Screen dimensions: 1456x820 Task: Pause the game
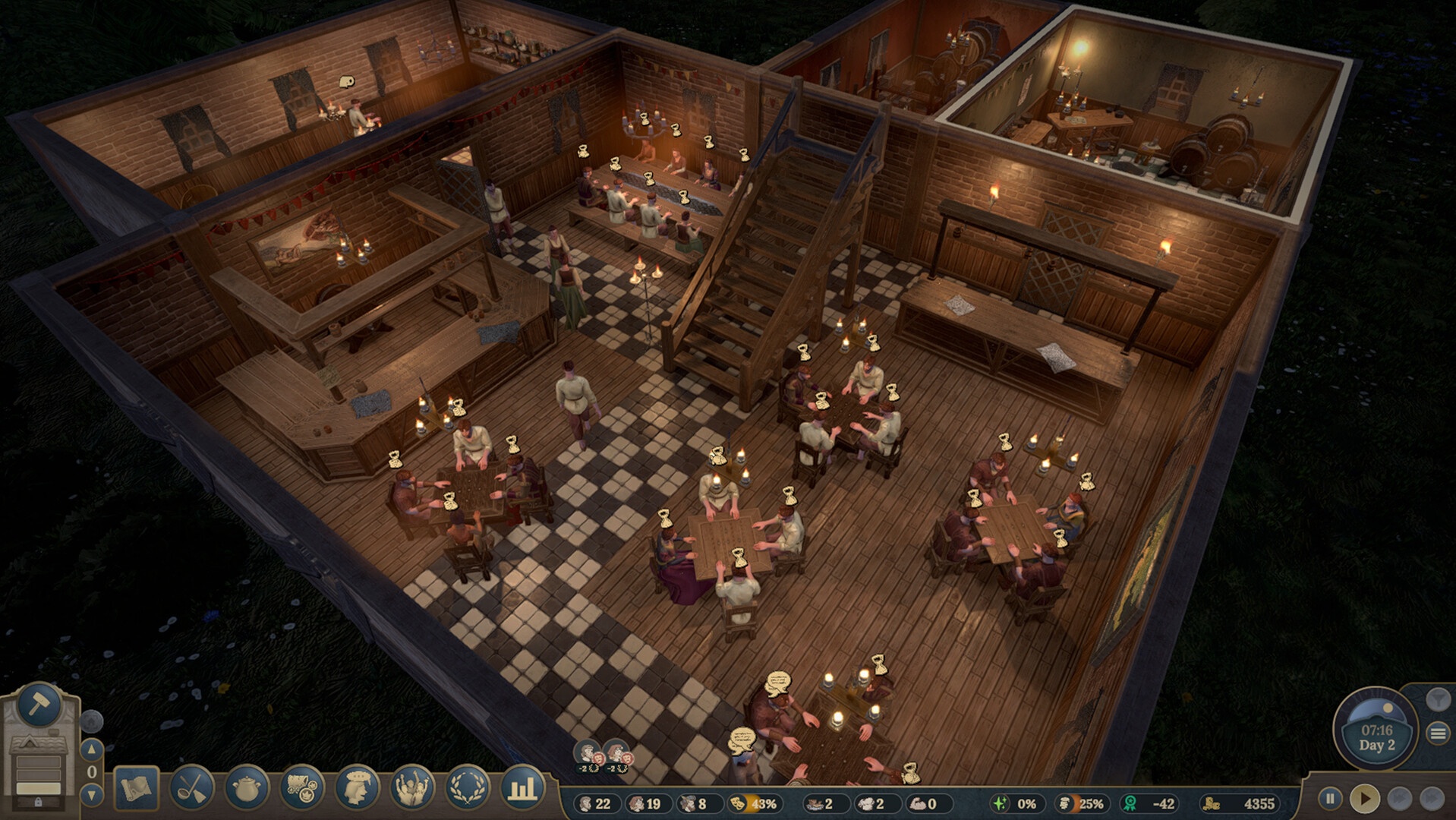(1330, 799)
